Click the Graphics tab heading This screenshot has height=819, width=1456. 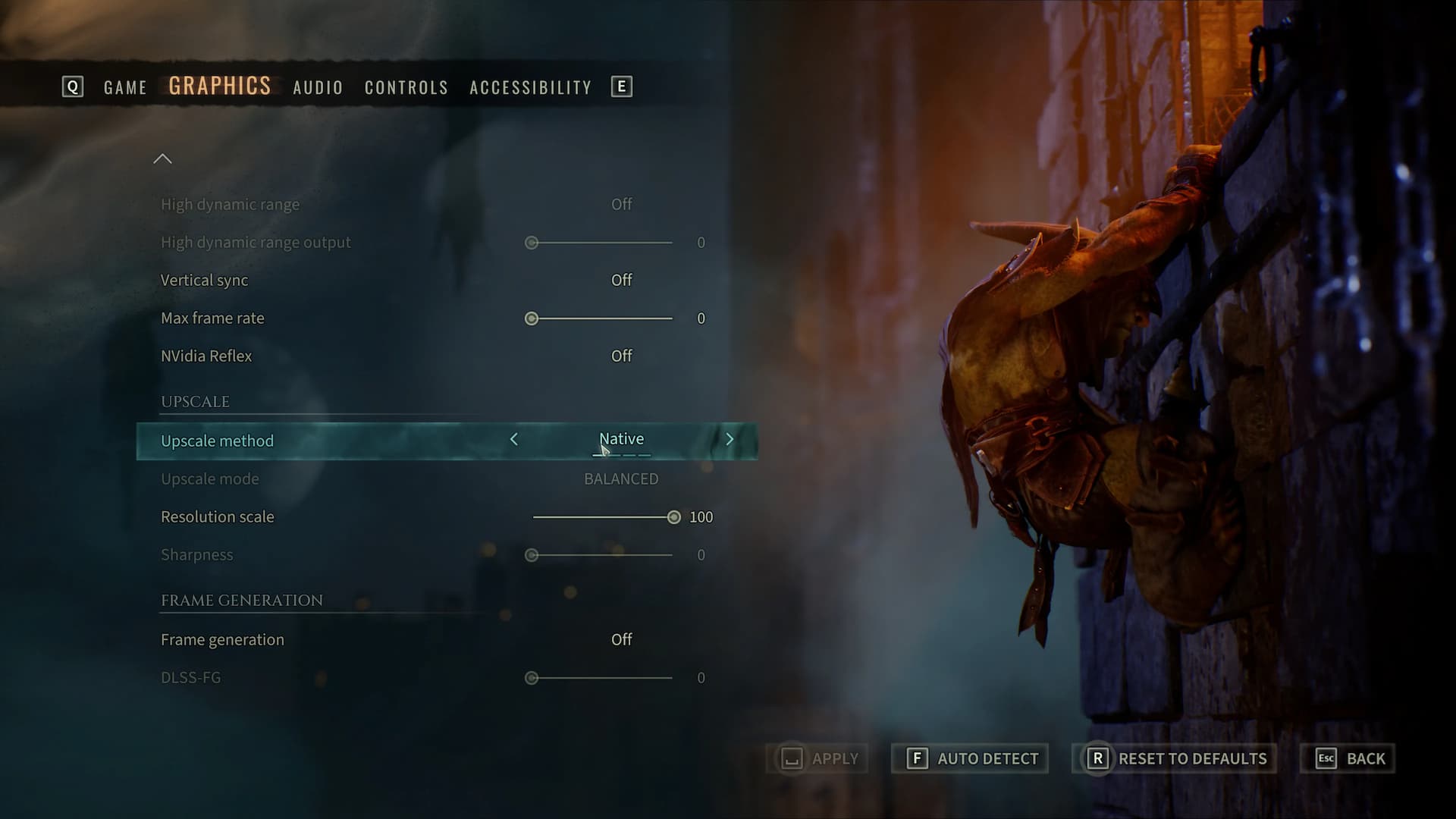point(219,86)
